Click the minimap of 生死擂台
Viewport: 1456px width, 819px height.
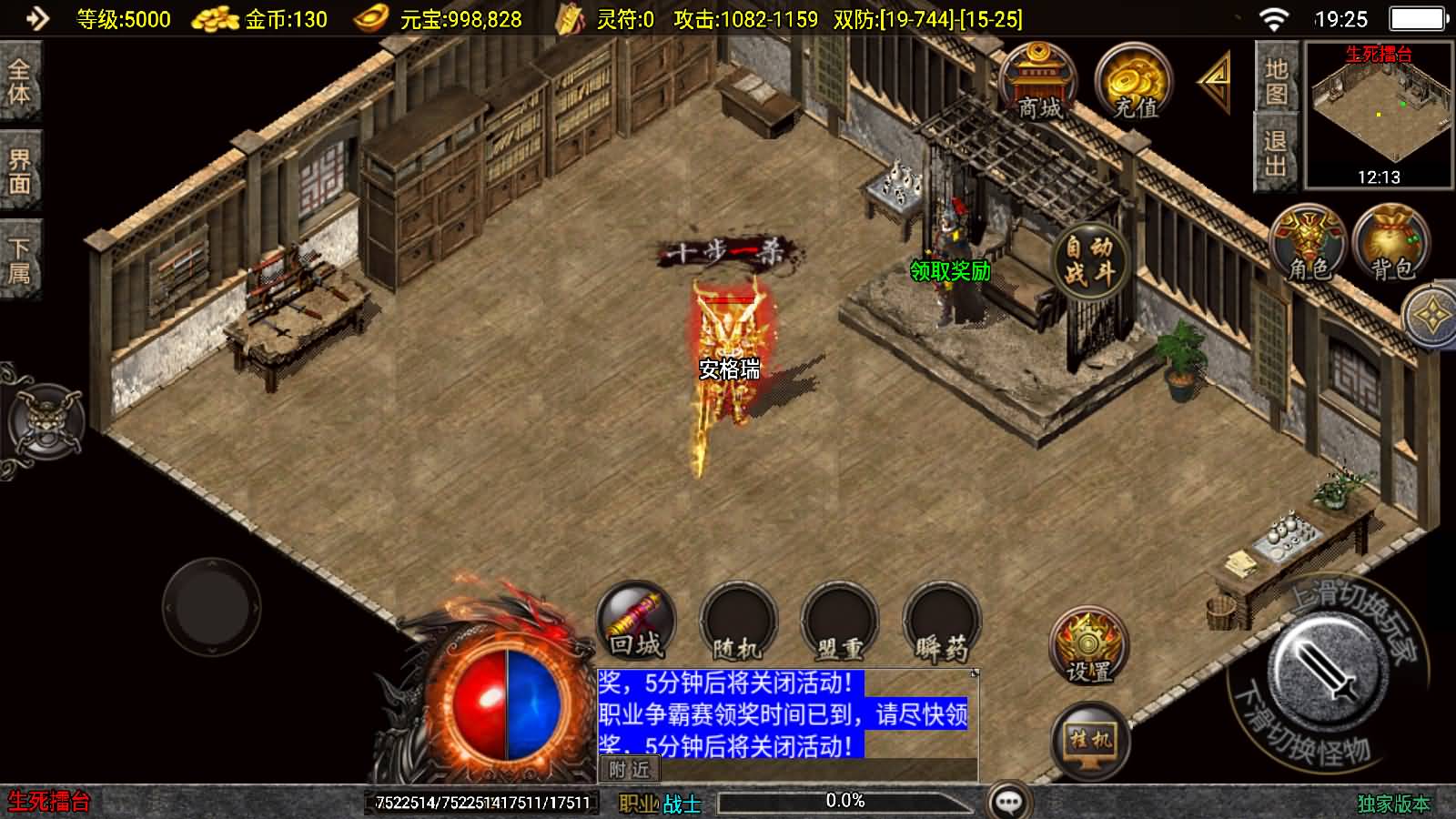click(1379, 114)
